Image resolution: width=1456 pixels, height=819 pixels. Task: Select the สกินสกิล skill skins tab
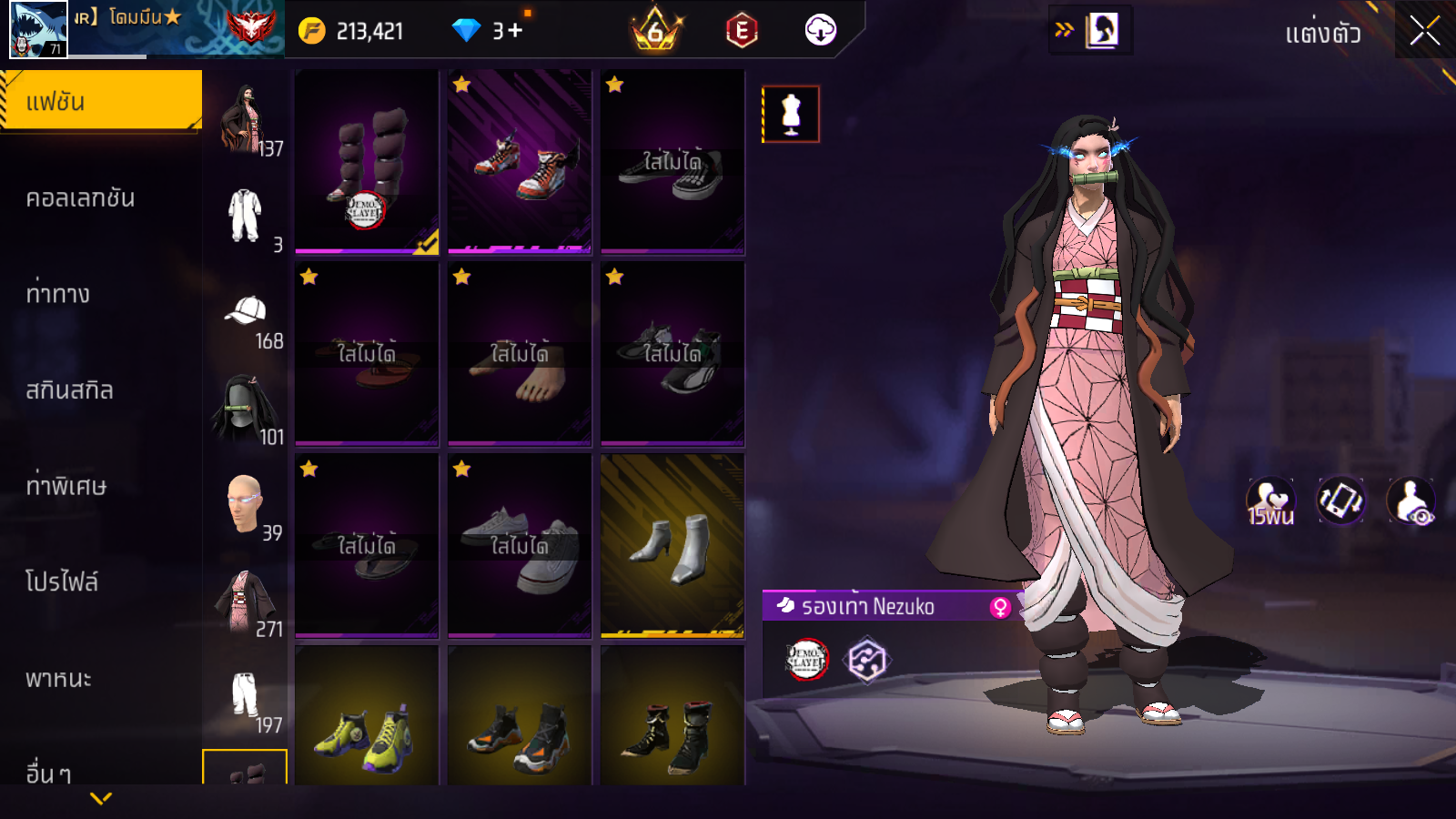click(70, 390)
